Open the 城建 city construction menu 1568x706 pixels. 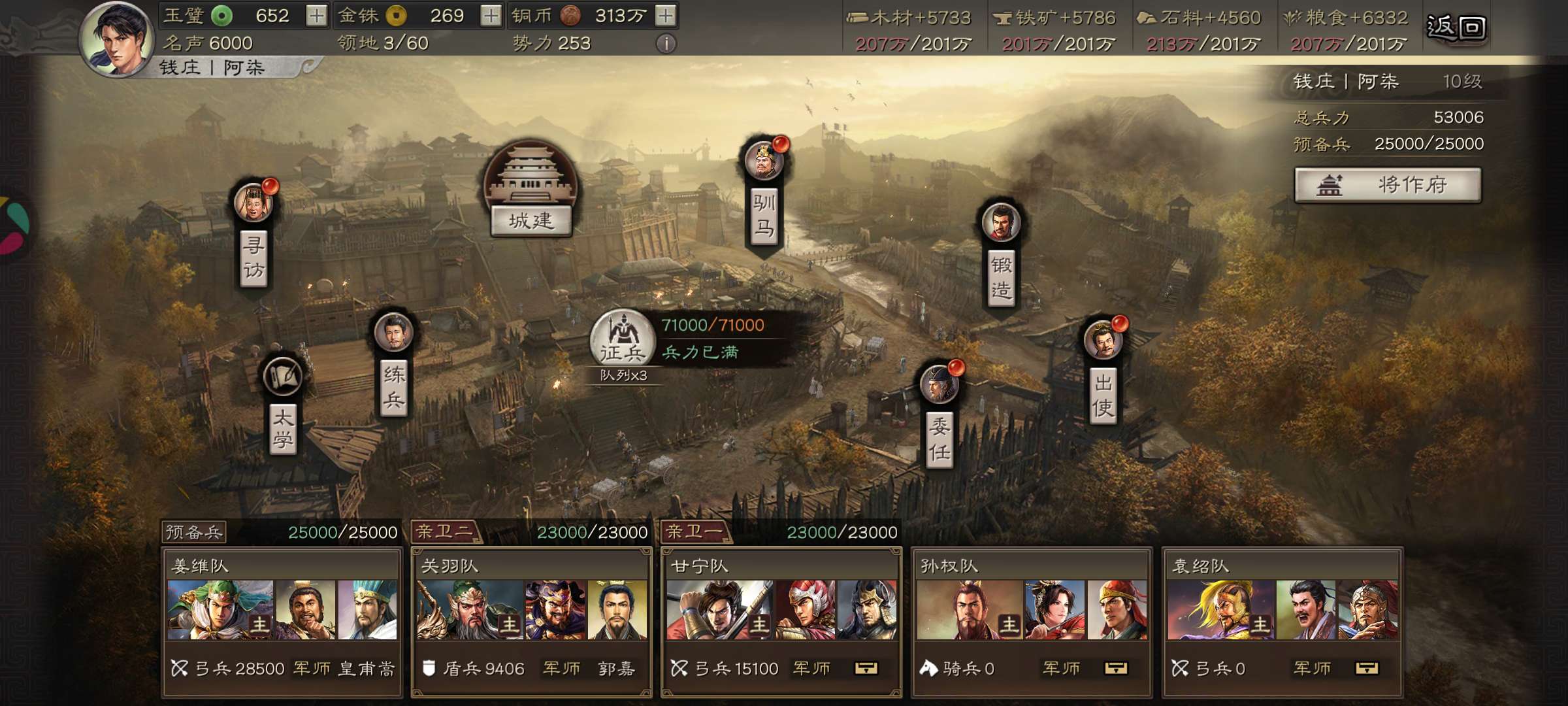pos(531,190)
